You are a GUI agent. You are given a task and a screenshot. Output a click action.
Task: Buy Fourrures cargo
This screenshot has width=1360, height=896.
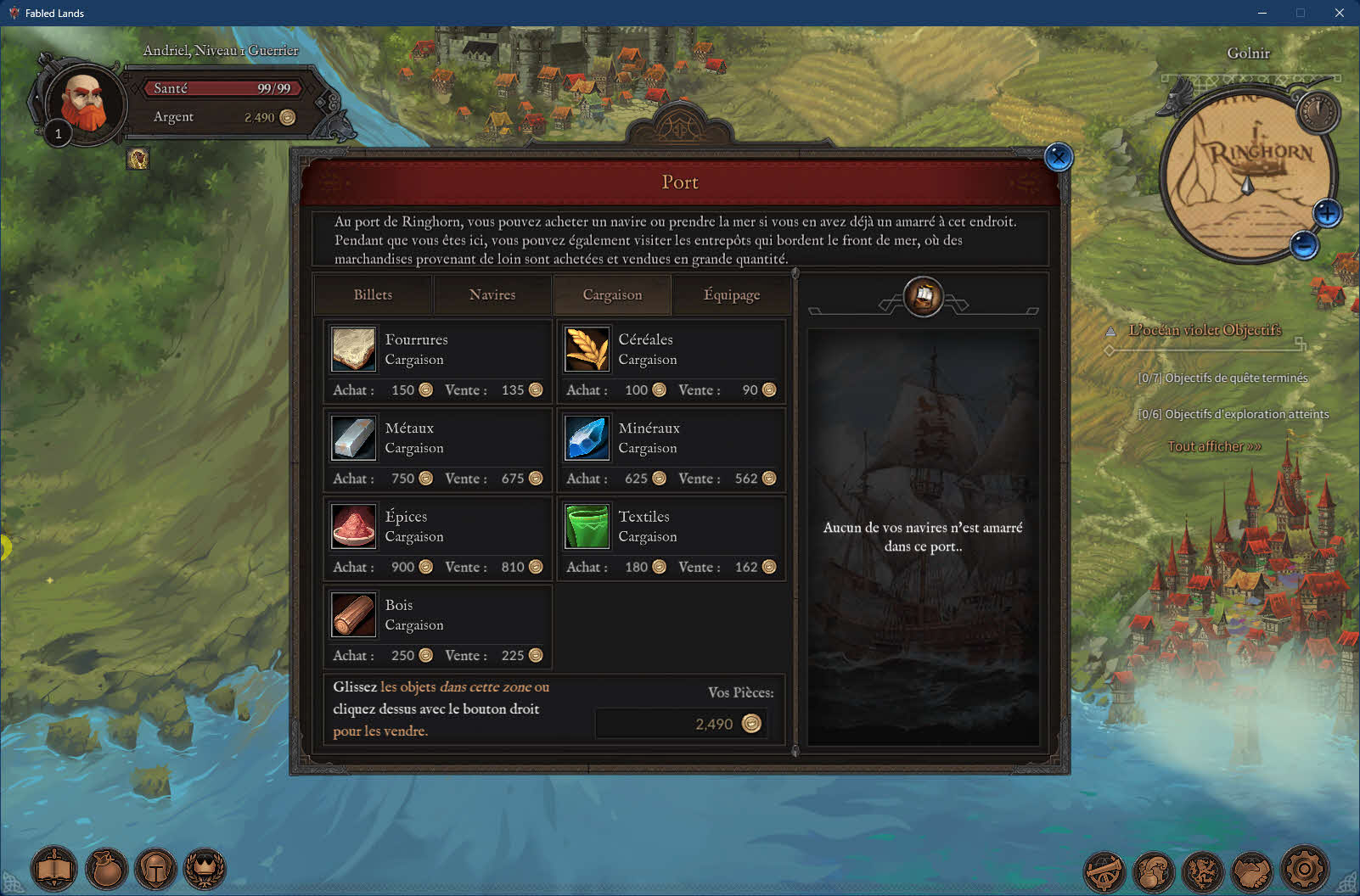point(353,350)
